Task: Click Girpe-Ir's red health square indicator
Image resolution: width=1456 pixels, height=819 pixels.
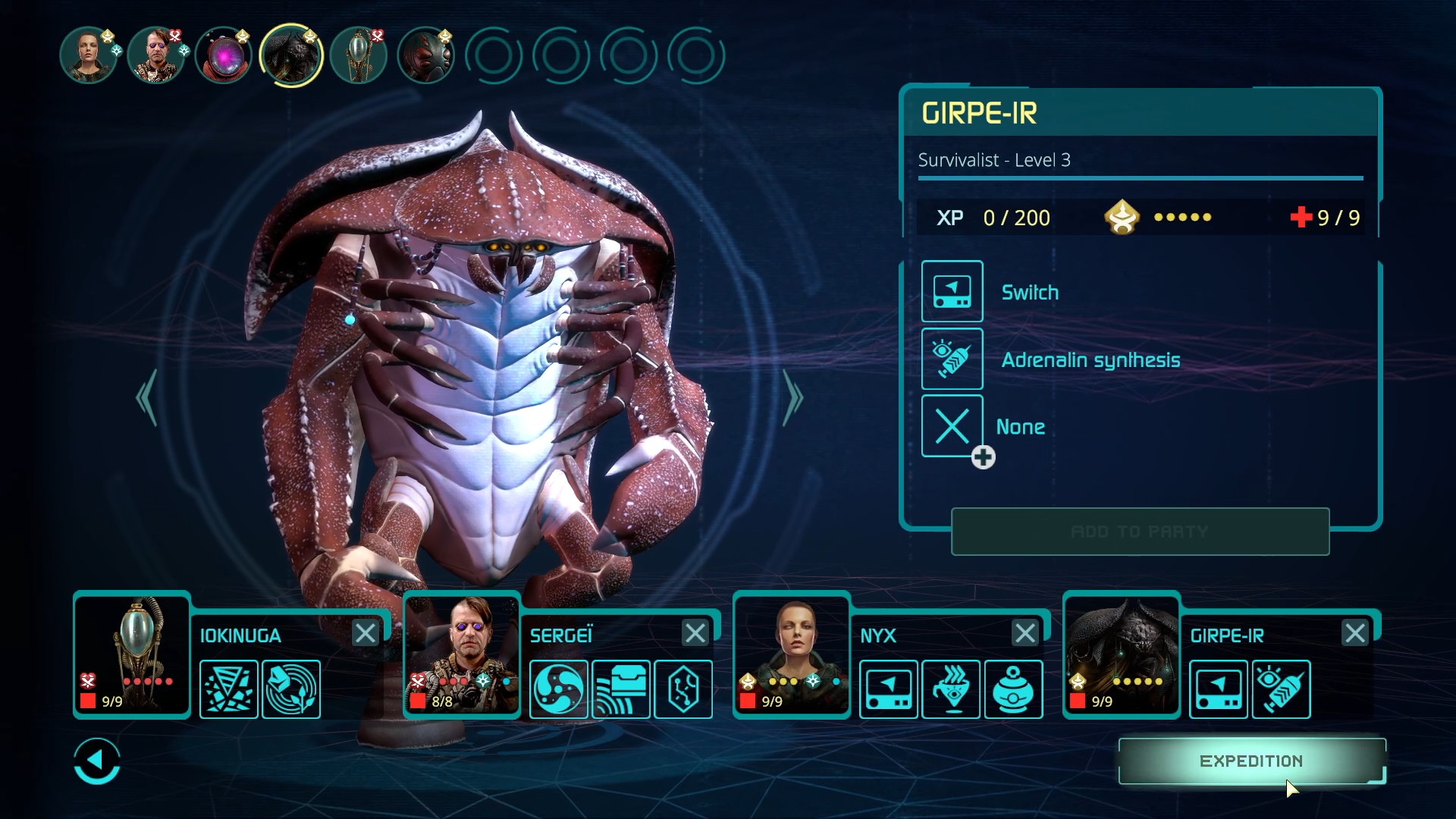Action: [1078, 701]
